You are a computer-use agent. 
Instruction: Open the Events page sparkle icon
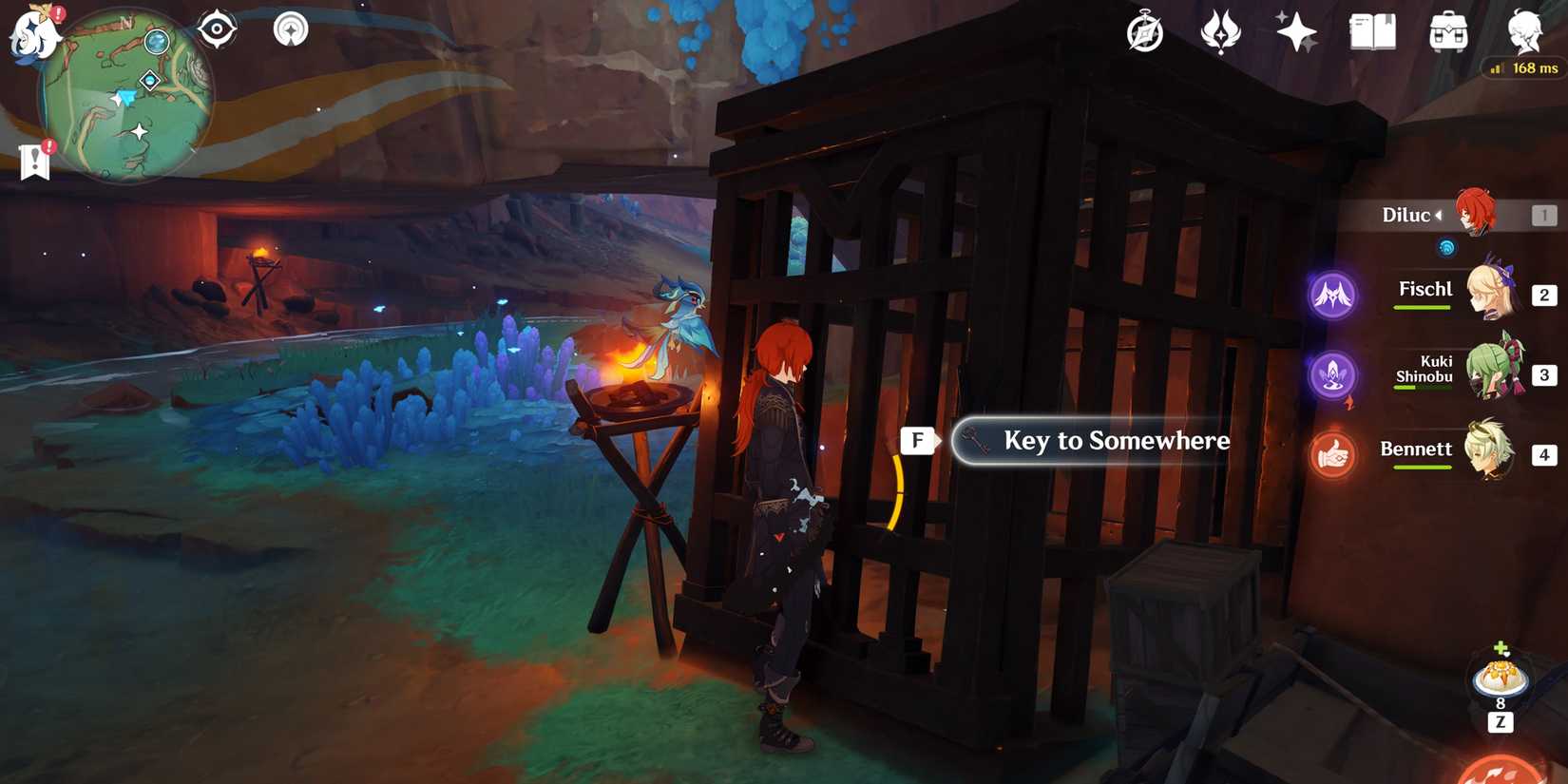pyautogui.click(x=1296, y=31)
